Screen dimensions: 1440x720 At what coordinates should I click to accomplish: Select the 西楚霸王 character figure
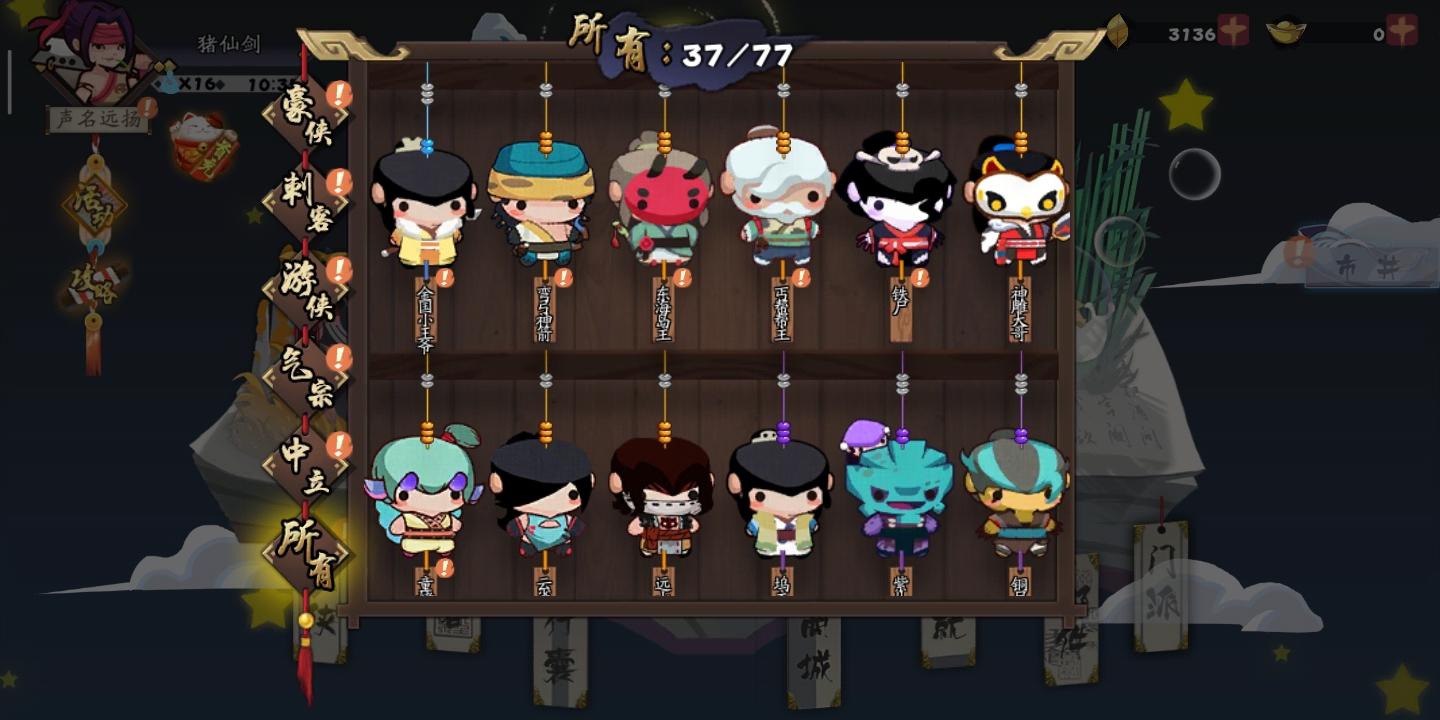tap(779, 205)
